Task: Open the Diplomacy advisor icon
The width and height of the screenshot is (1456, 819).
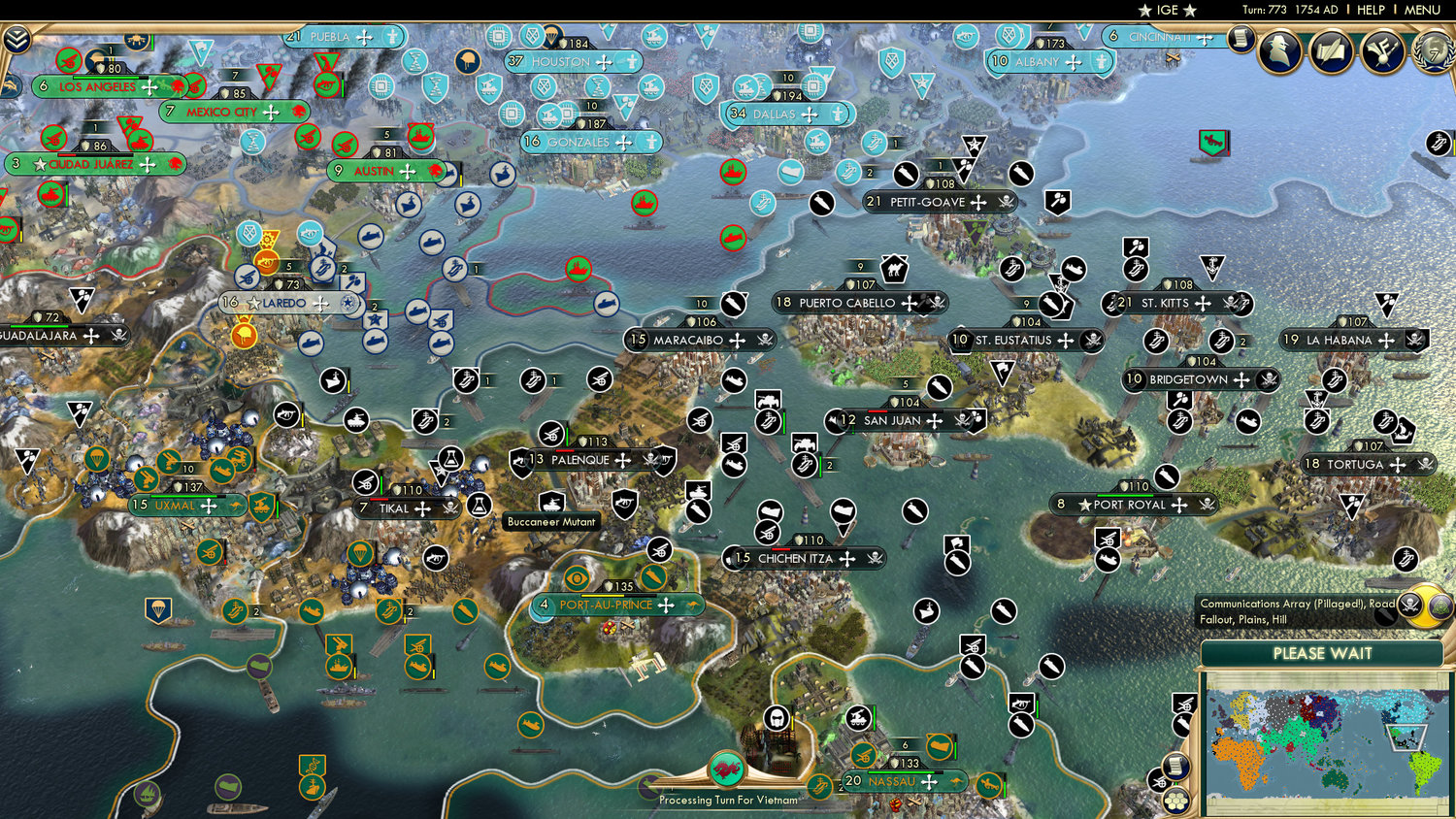Action: [x=1278, y=51]
